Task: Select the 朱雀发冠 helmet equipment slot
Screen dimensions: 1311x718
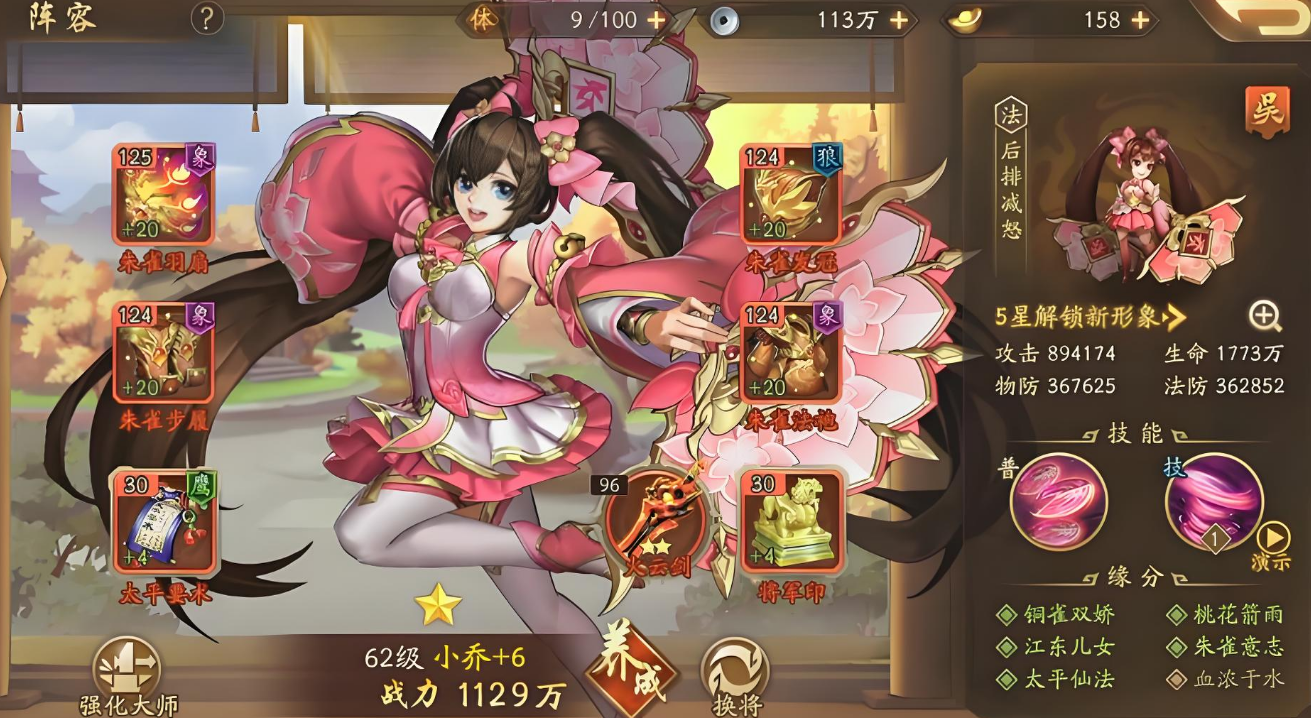Action: [790, 195]
